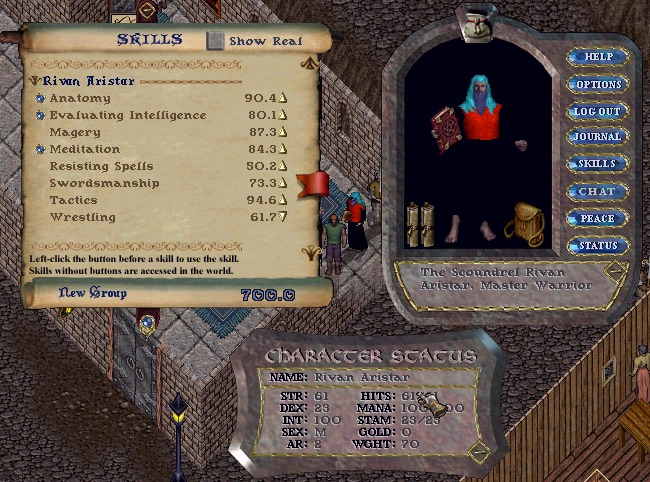Open the Journal

pos(598,137)
